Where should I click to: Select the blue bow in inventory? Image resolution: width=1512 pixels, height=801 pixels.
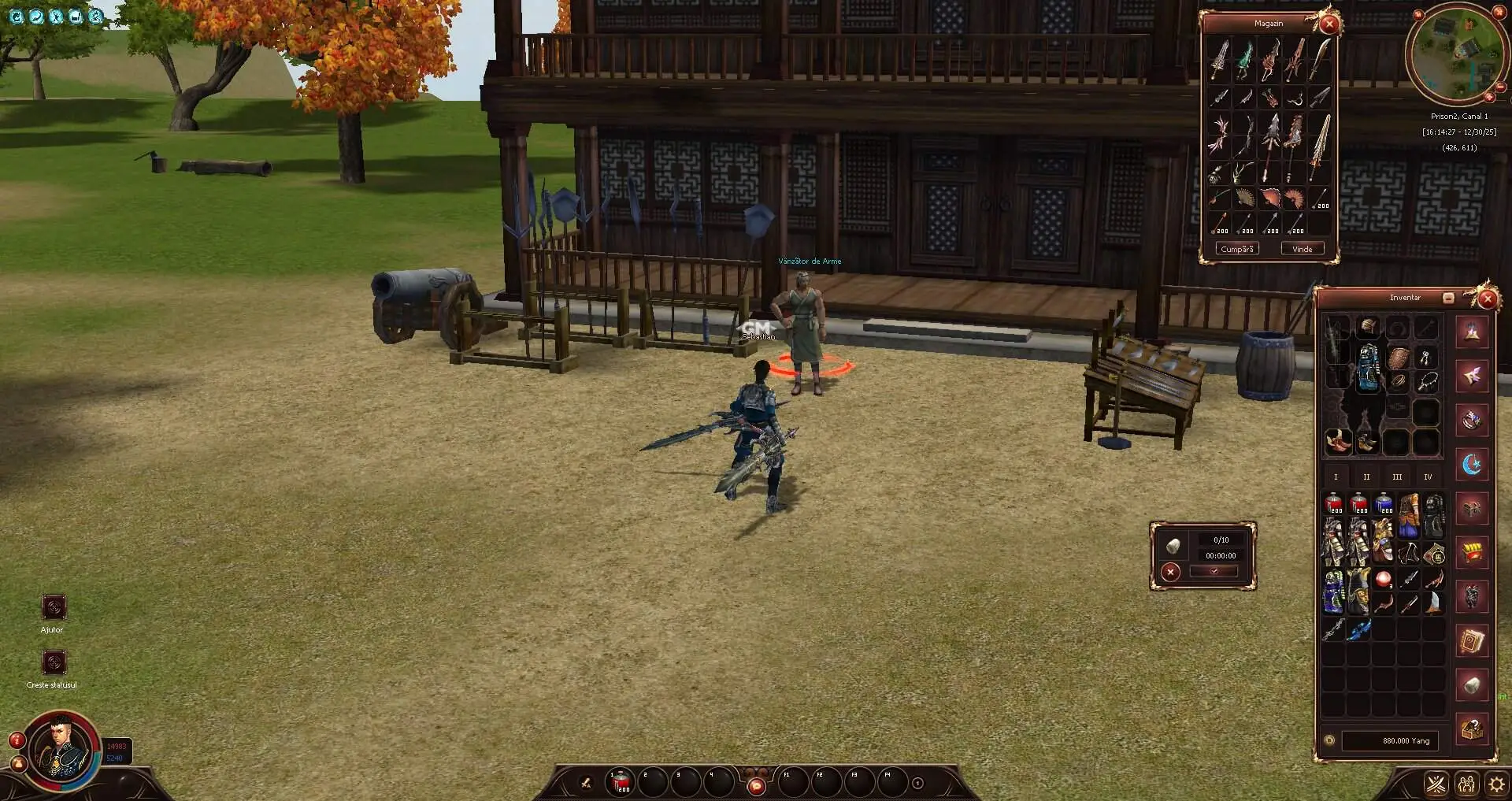click(1359, 629)
